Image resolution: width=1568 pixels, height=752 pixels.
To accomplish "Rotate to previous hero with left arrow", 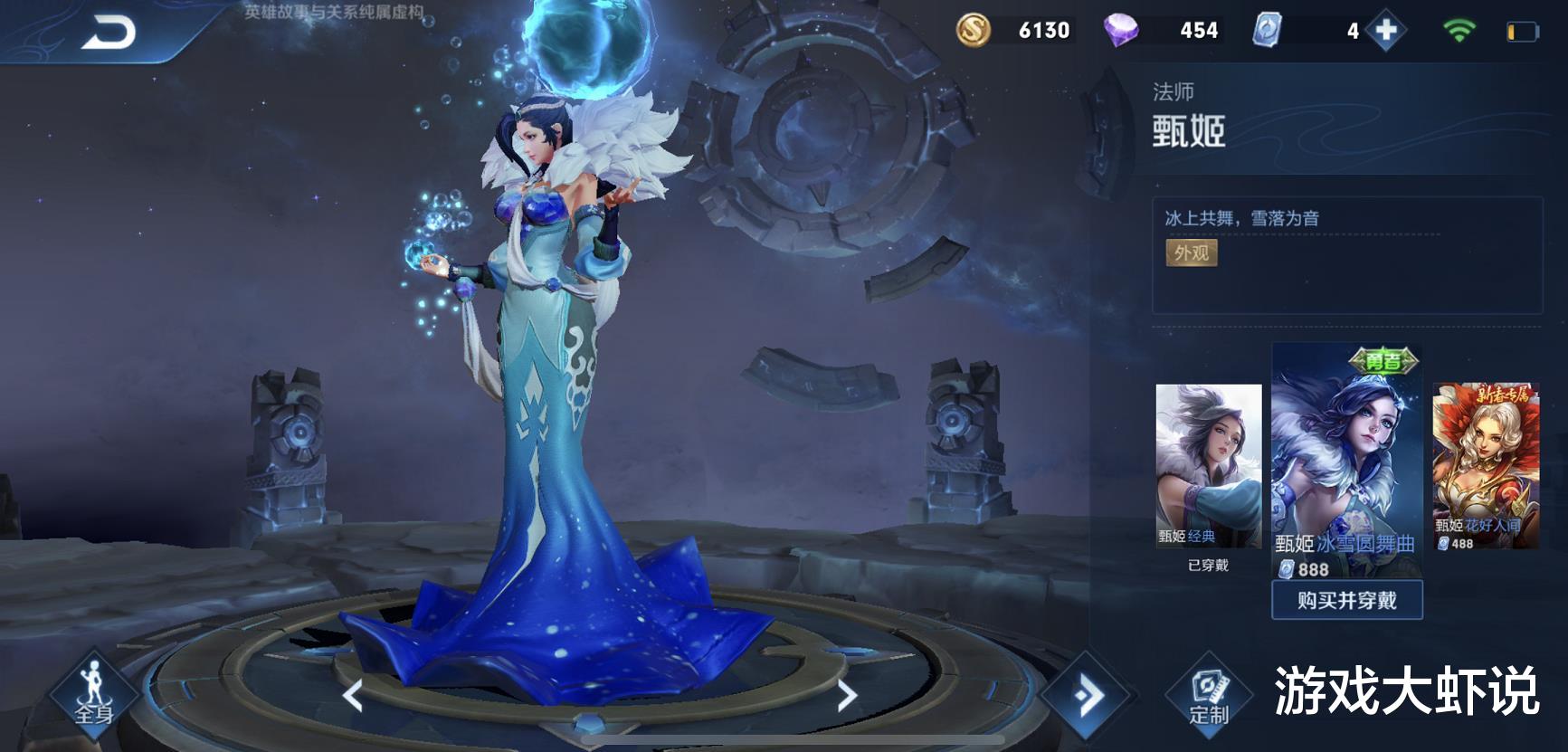I will (353, 695).
